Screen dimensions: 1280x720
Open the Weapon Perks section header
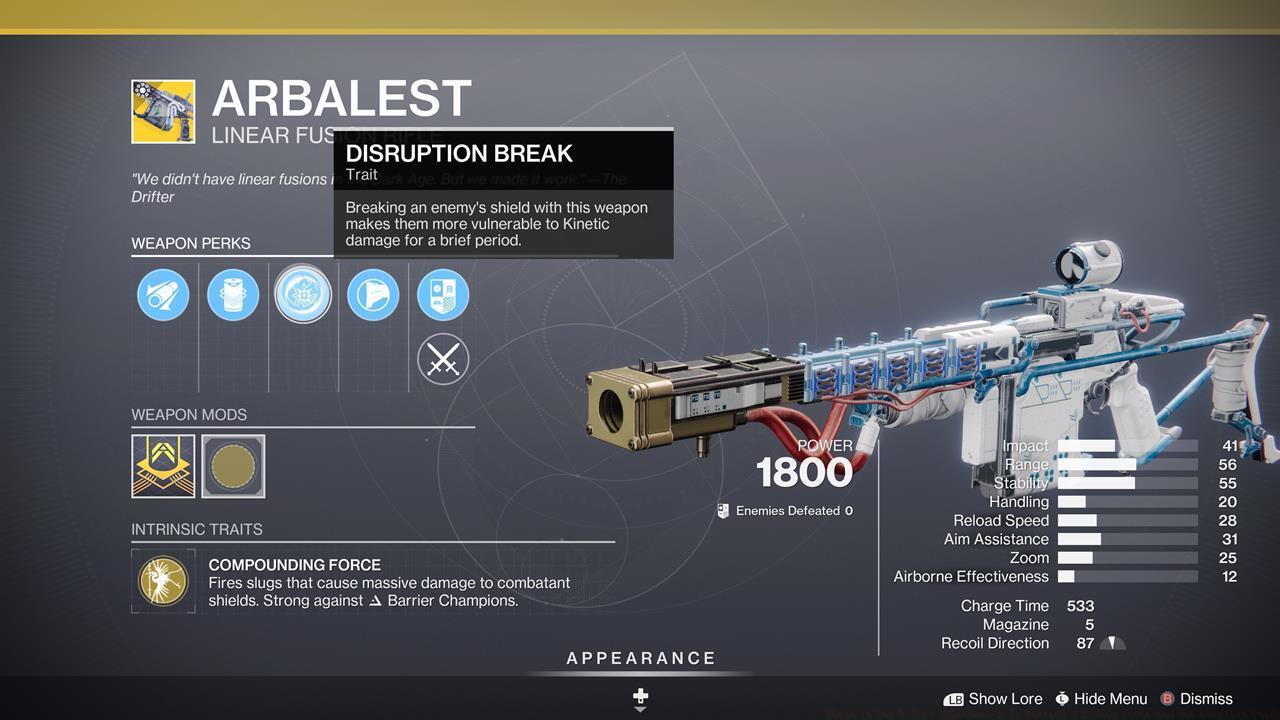click(x=191, y=243)
